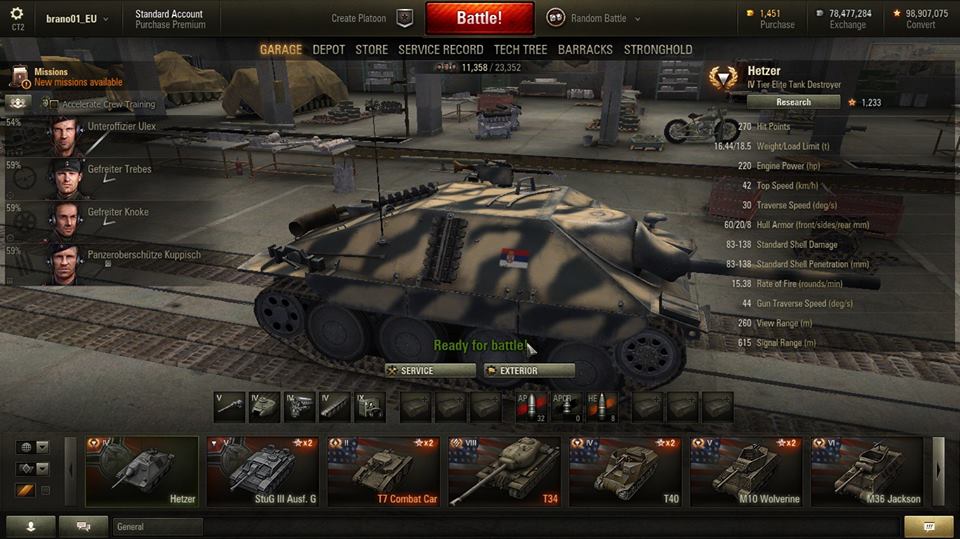Open the settings gear menu
The image size is (960, 539).
click(17, 15)
